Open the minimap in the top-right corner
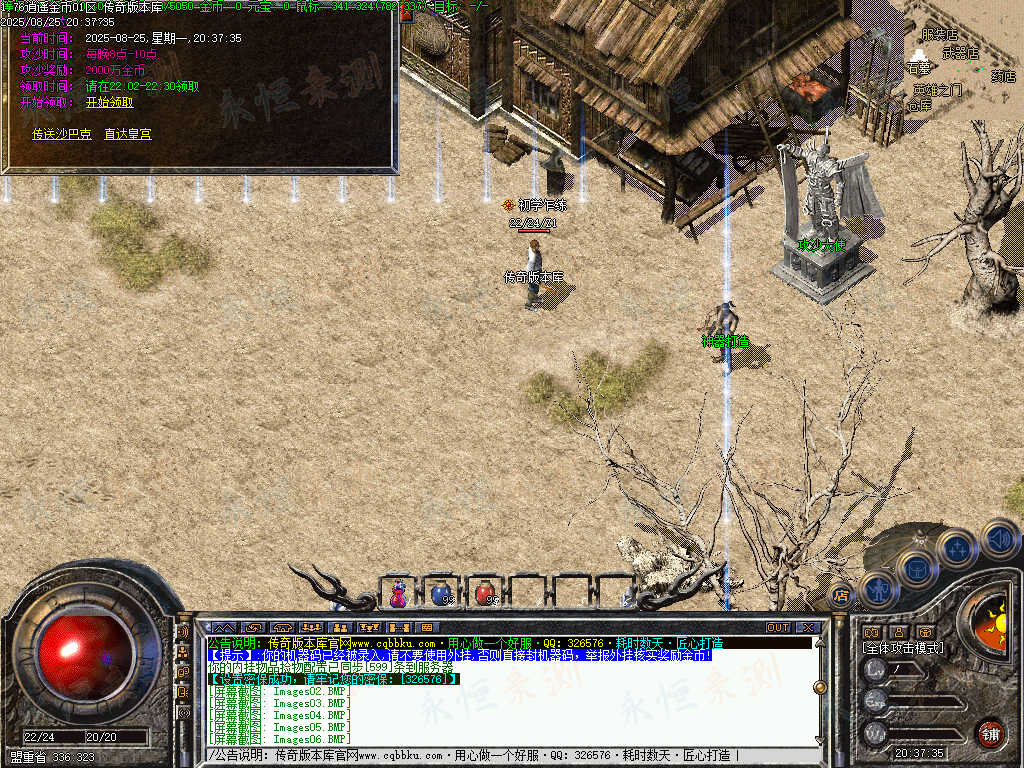Viewport: 1024px width, 768px height. pyautogui.click(x=962, y=60)
